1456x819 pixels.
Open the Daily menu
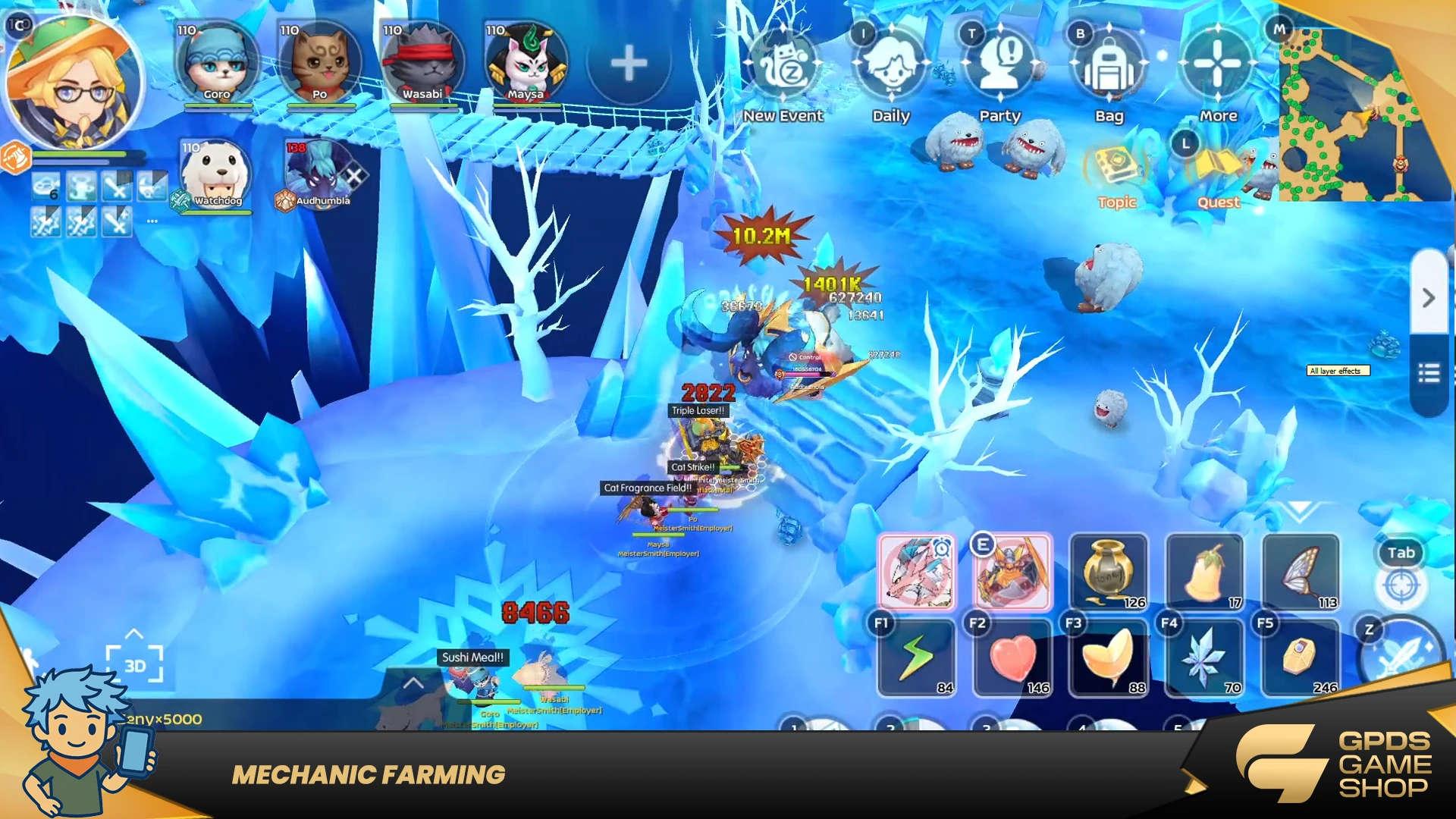coord(891,67)
